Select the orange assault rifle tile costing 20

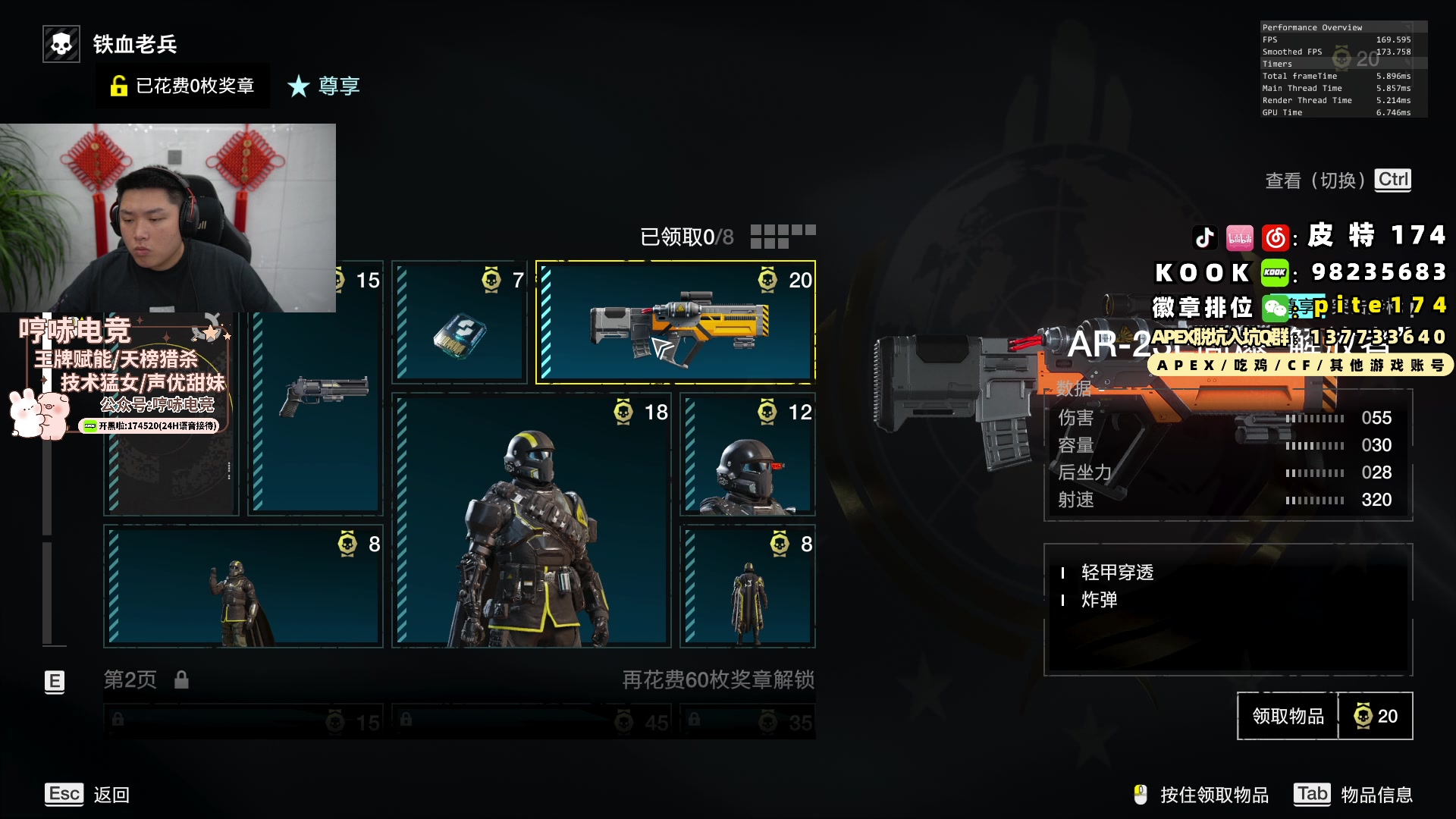pyautogui.click(x=676, y=323)
